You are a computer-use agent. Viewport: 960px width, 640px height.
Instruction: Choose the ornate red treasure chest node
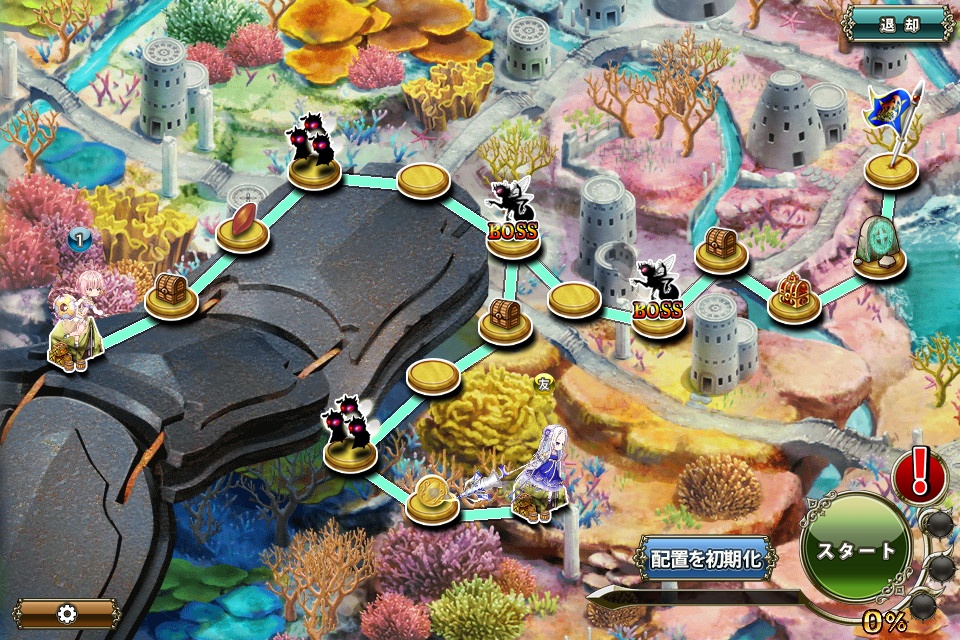coord(794,298)
